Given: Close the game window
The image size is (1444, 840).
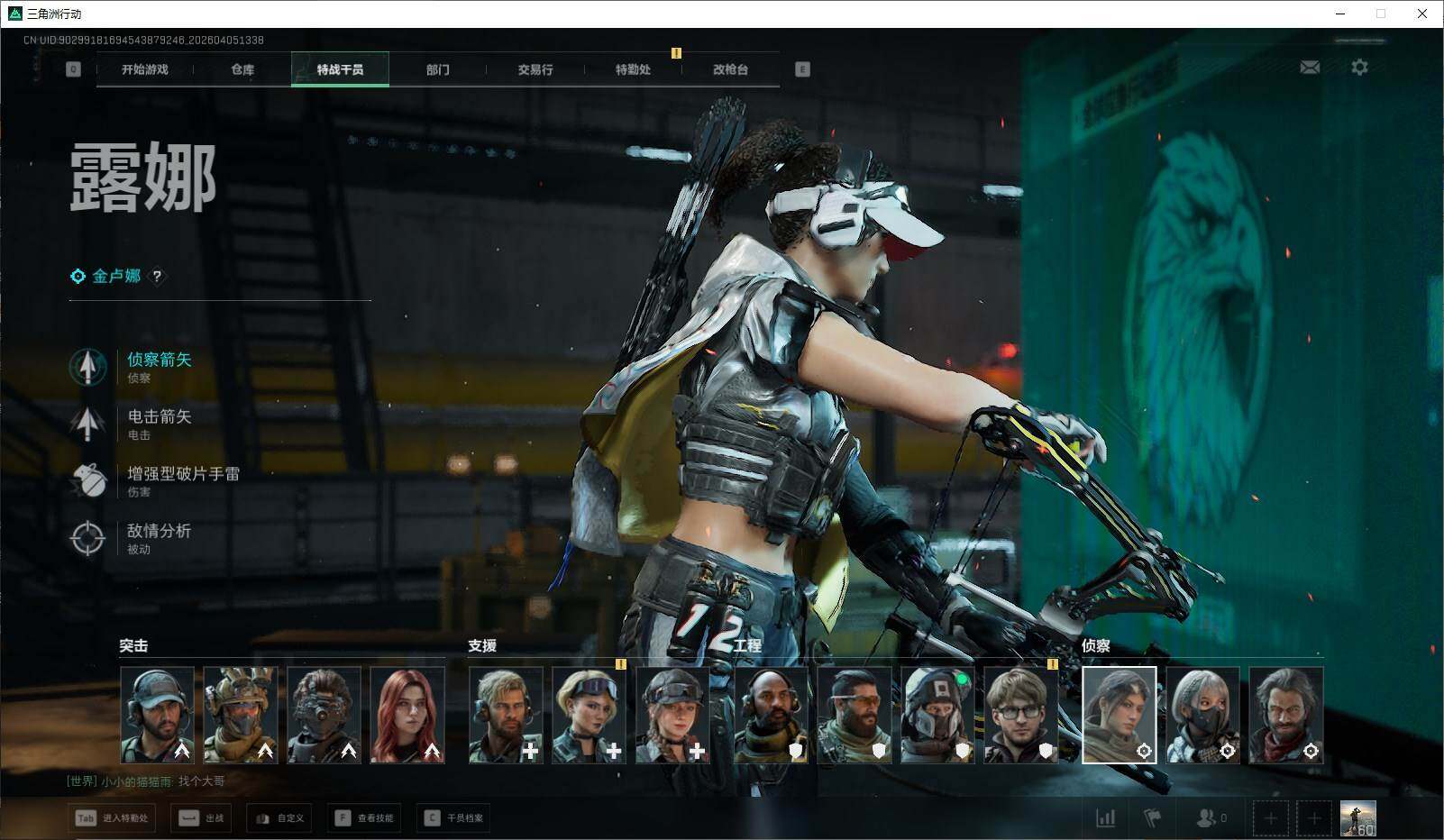Looking at the screenshot, I should (1422, 14).
